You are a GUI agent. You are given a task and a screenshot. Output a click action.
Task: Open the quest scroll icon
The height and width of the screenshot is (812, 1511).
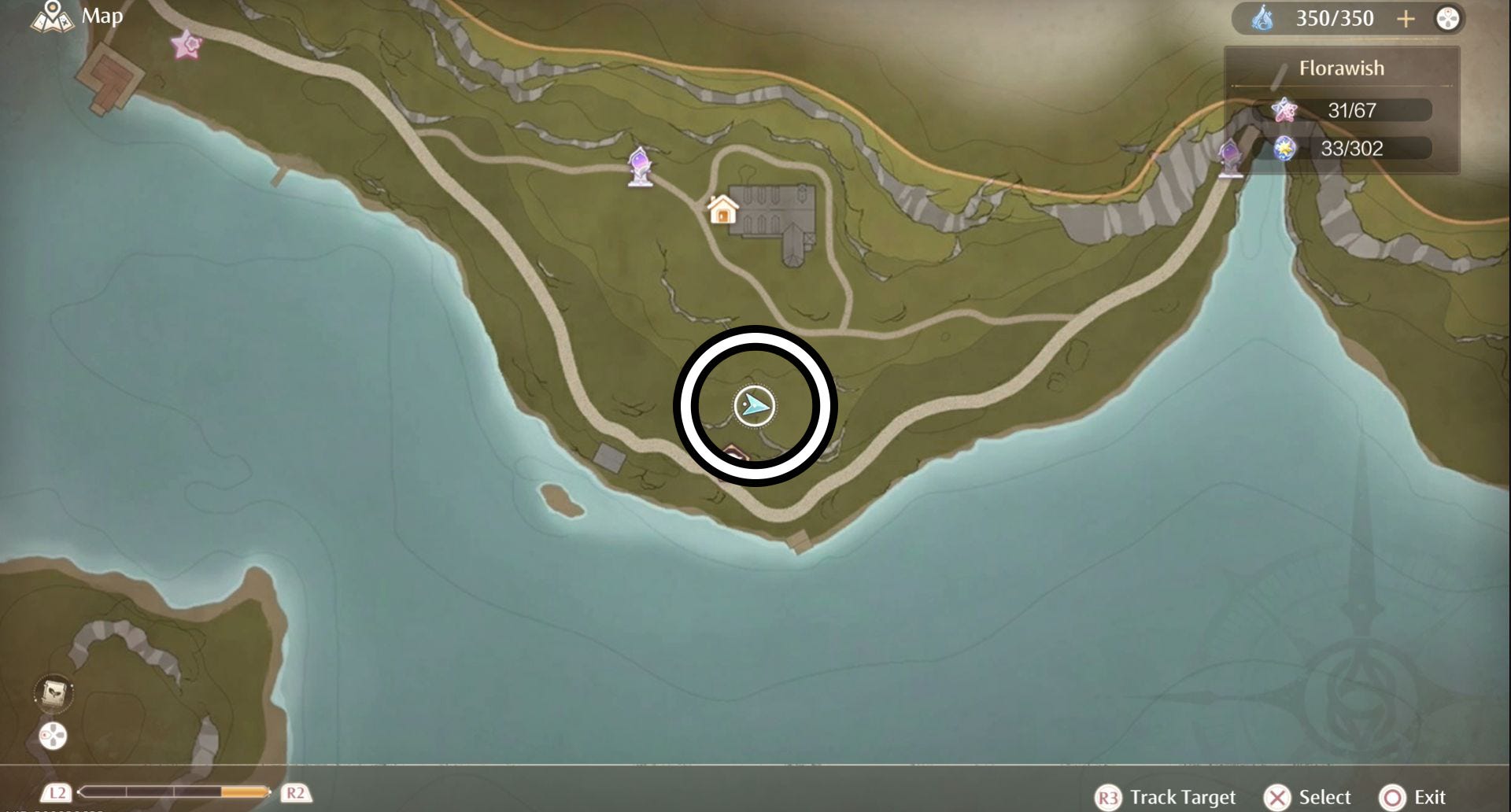click(54, 693)
